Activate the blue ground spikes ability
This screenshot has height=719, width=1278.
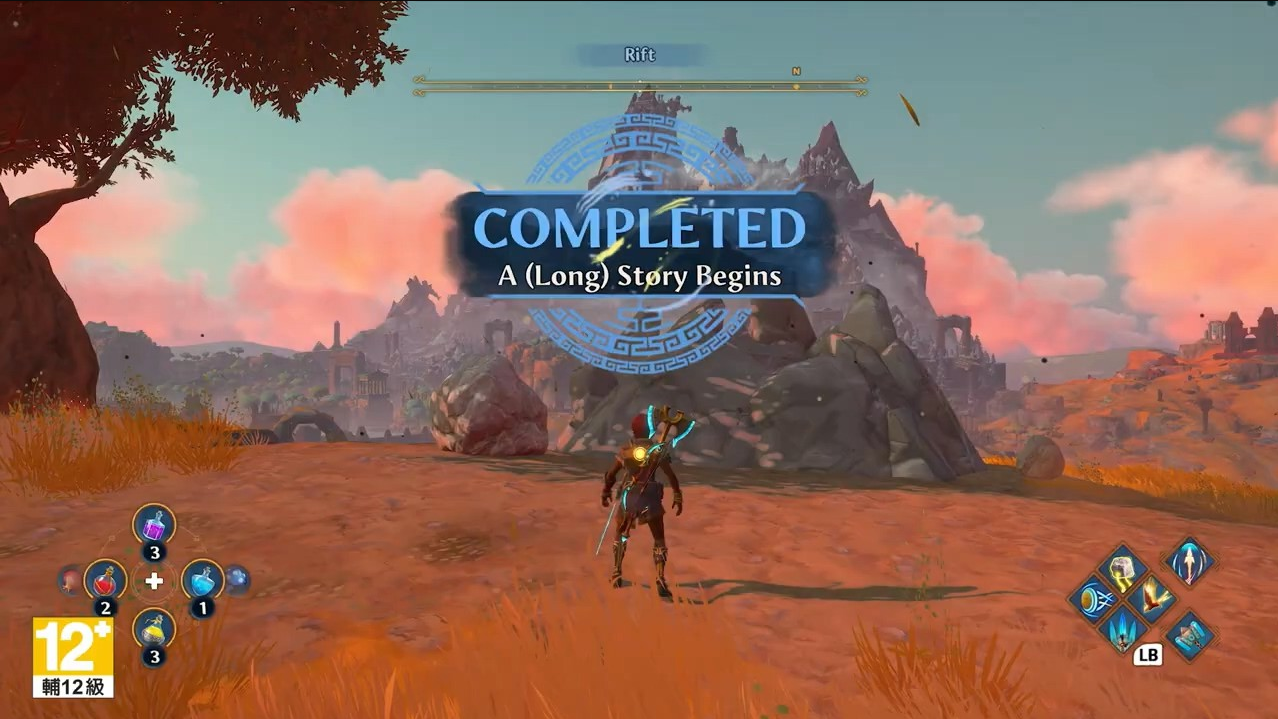[1122, 631]
